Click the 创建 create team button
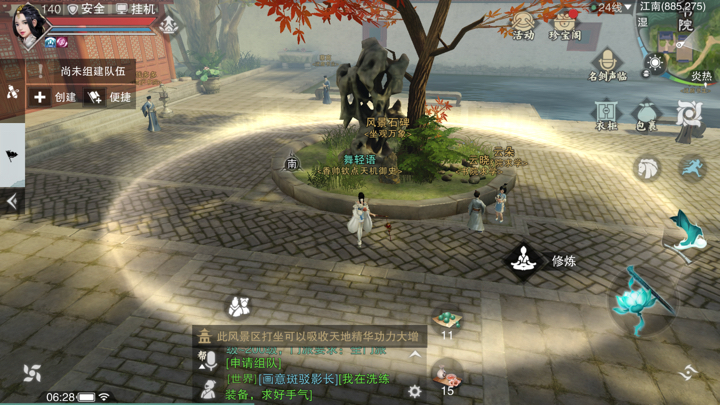The height and width of the screenshot is (405, 720). pos(54,97)
